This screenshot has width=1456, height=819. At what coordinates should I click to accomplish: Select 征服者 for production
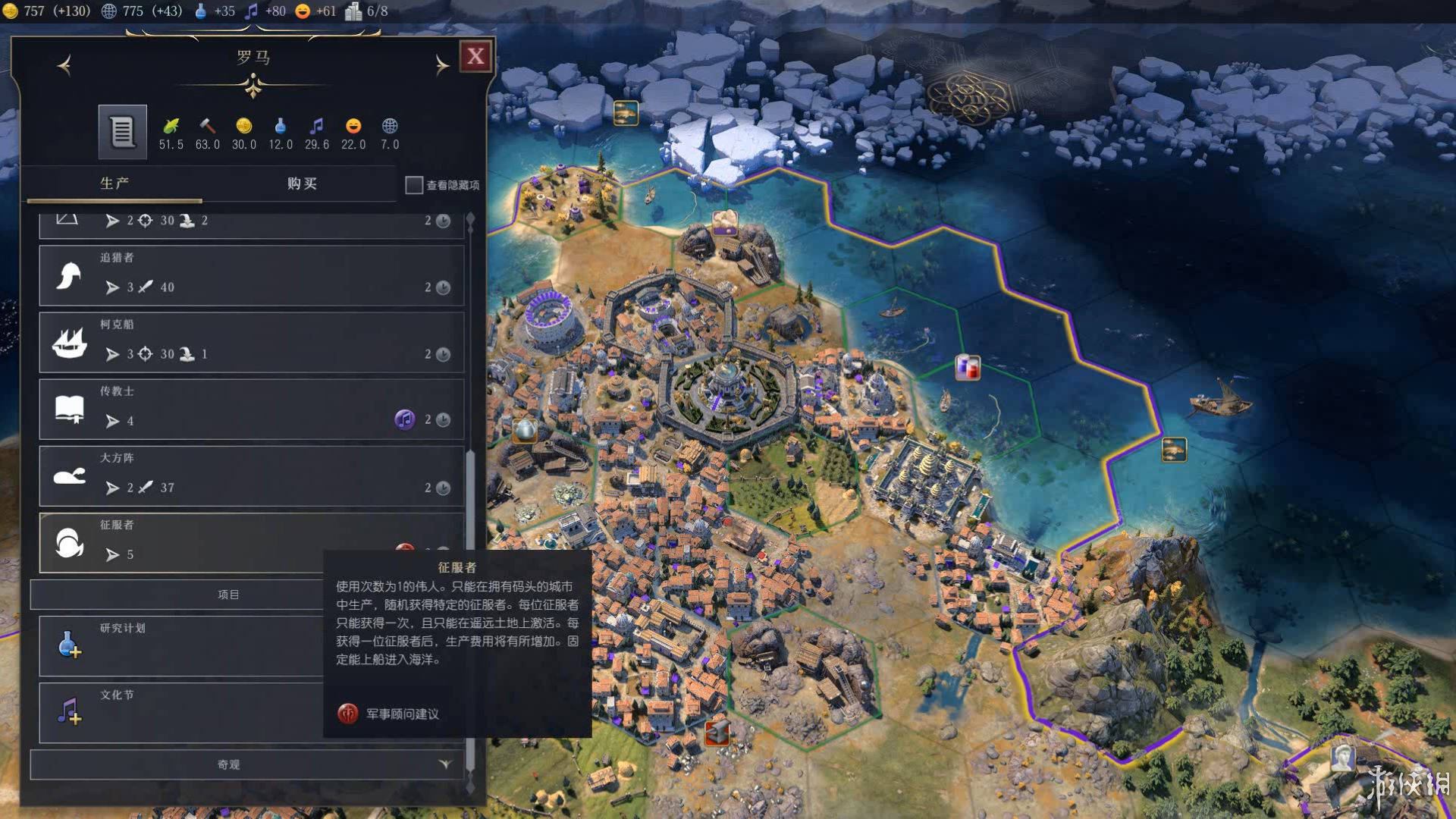tap(182, 542)
